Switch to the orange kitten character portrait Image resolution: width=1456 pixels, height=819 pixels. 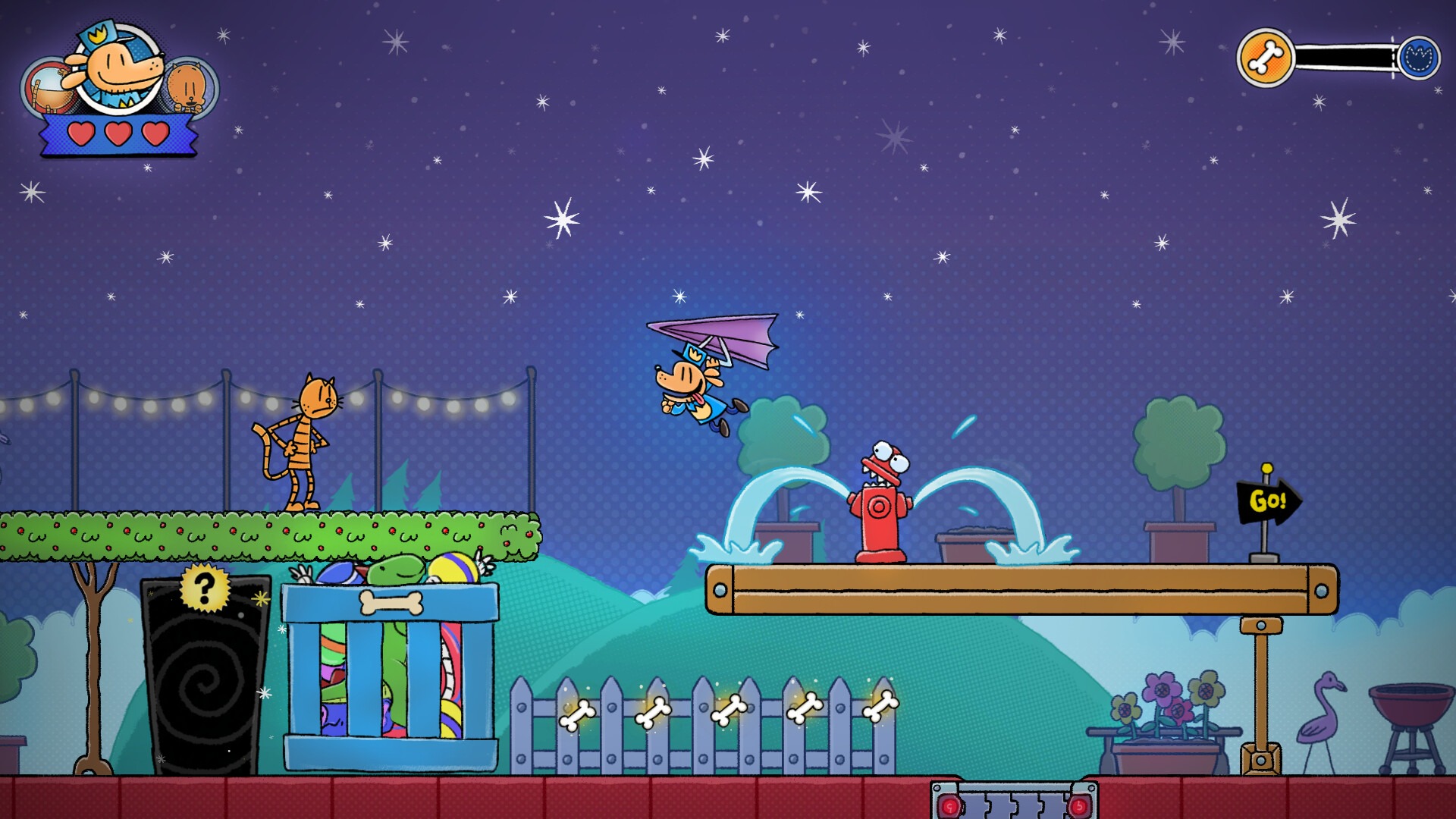pyautogui.click(x=190, y=87)
